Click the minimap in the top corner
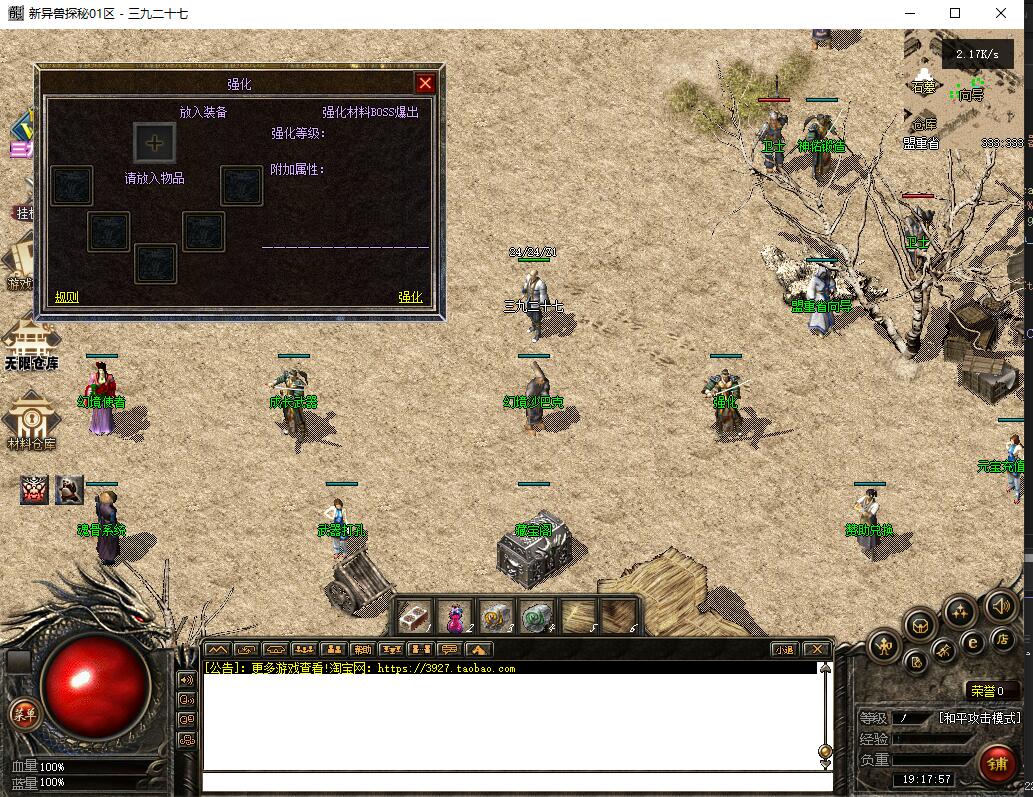Viewport: 1033px width, 797px height. click(x=965, y=90)
